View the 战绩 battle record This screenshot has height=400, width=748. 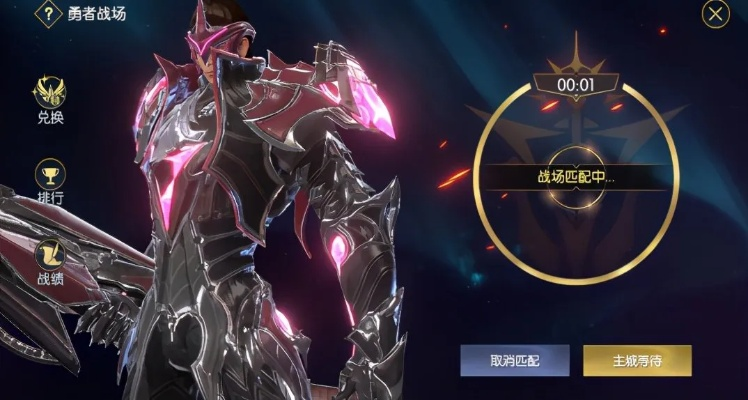(51, 261)
